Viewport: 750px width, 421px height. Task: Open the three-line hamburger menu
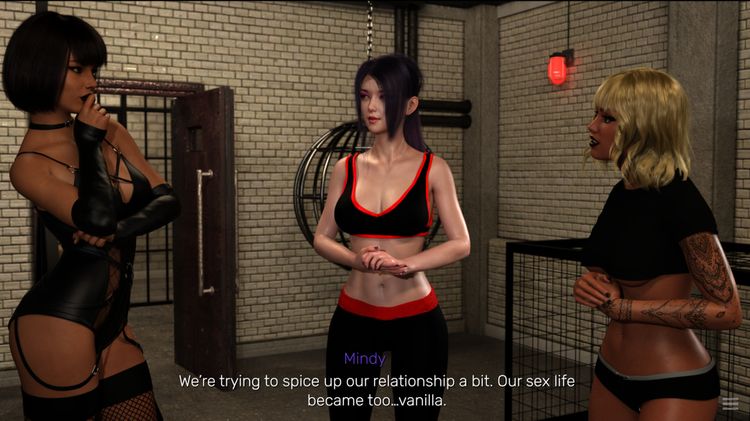731,404
